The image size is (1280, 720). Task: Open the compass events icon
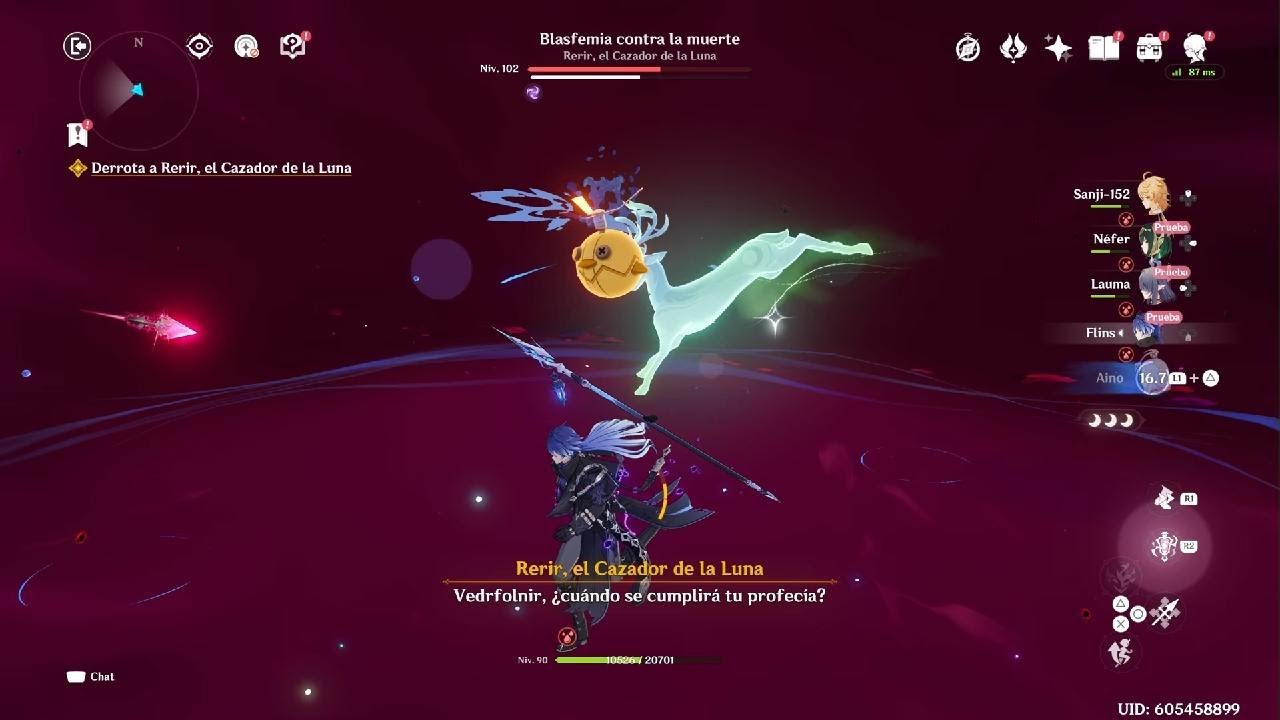click(x=967, y=48)
